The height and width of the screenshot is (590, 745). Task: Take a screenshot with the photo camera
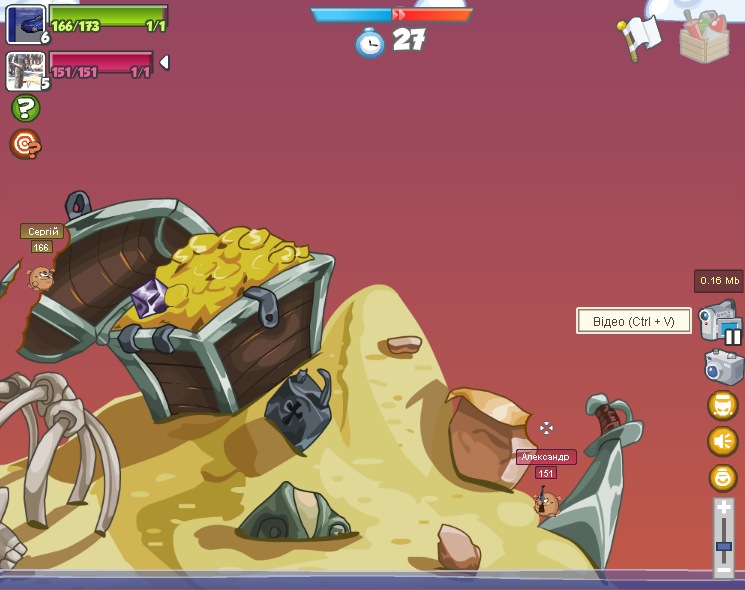coord(723,367)
